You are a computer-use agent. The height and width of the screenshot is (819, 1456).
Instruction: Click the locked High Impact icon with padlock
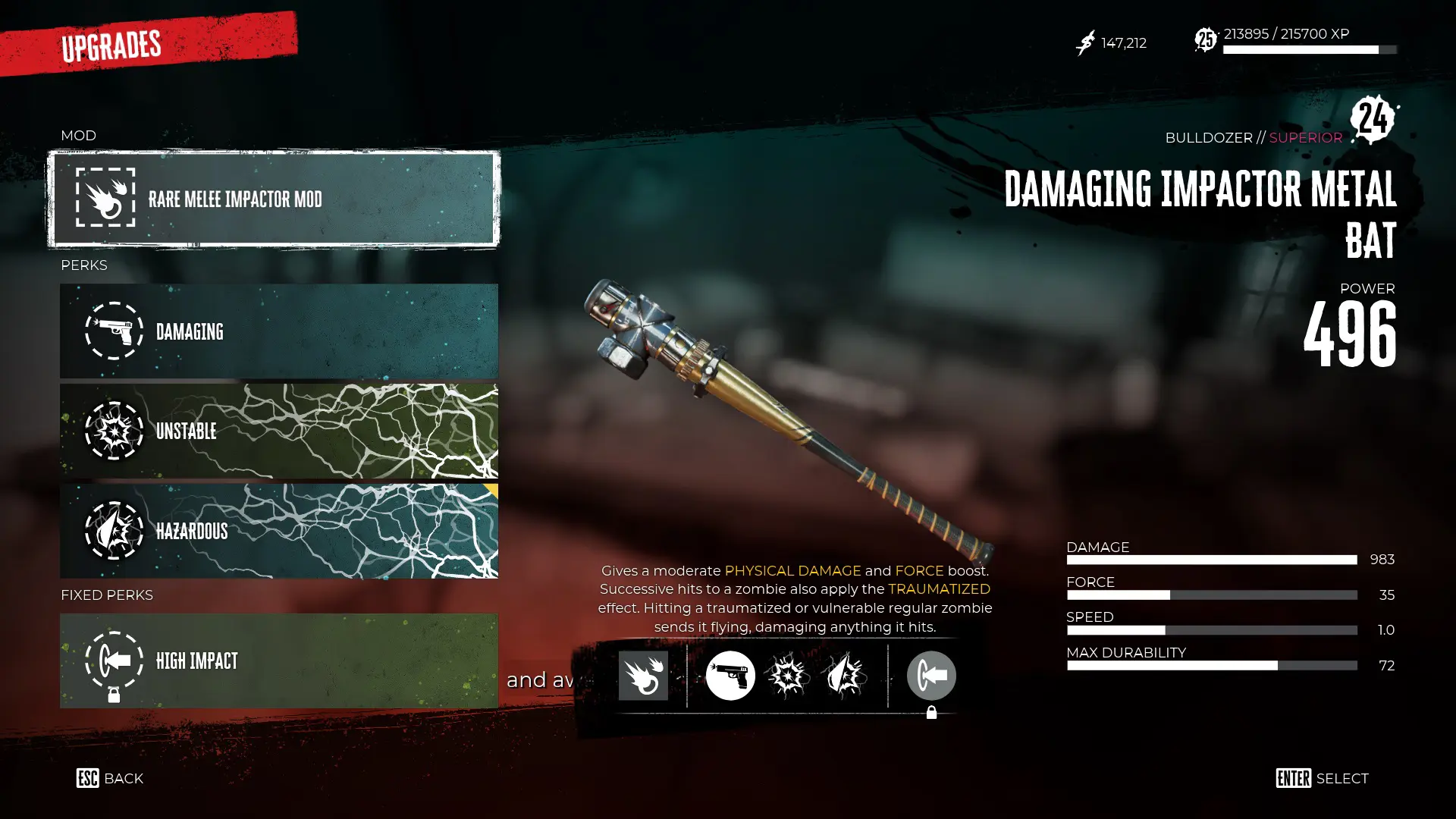pos(931,675)
